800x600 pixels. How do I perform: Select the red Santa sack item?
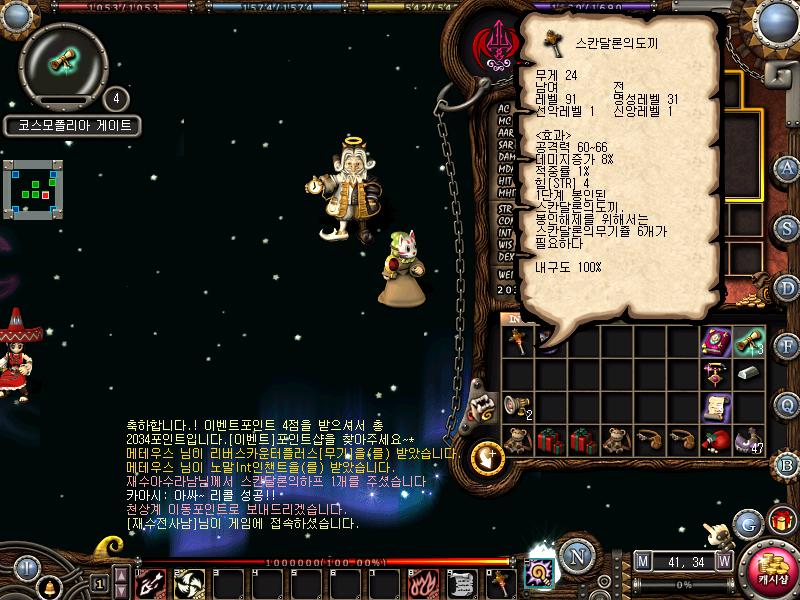[x=715, y=439]
